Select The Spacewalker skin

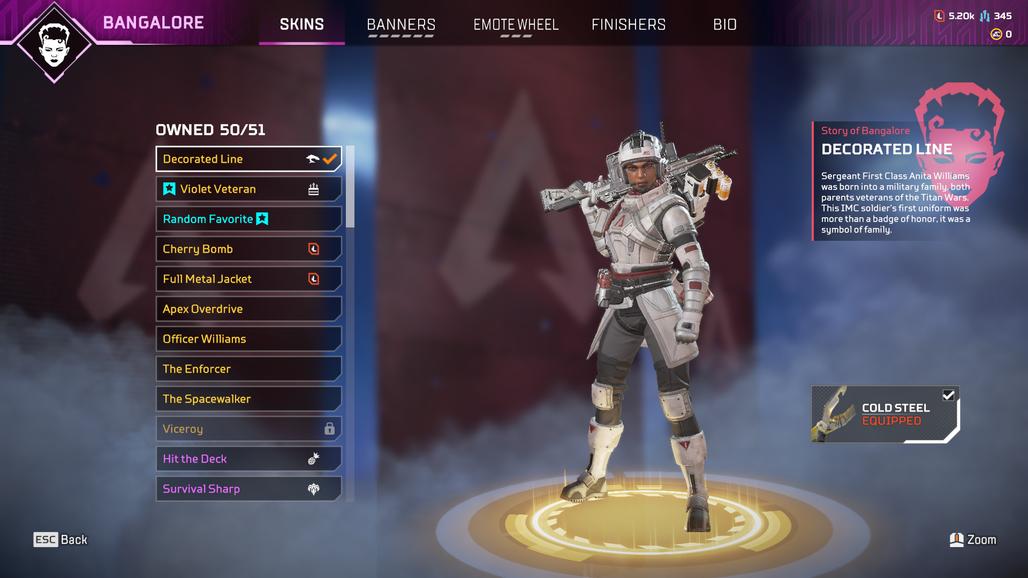point(248,399)
